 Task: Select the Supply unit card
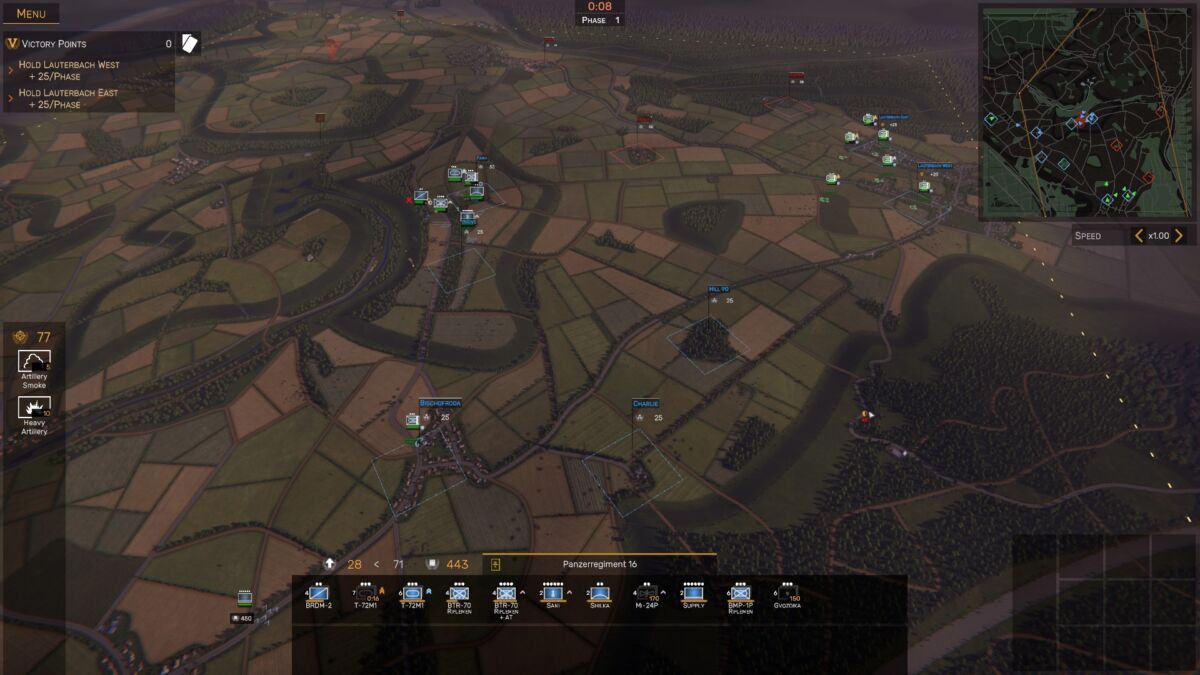click(693, 595)
